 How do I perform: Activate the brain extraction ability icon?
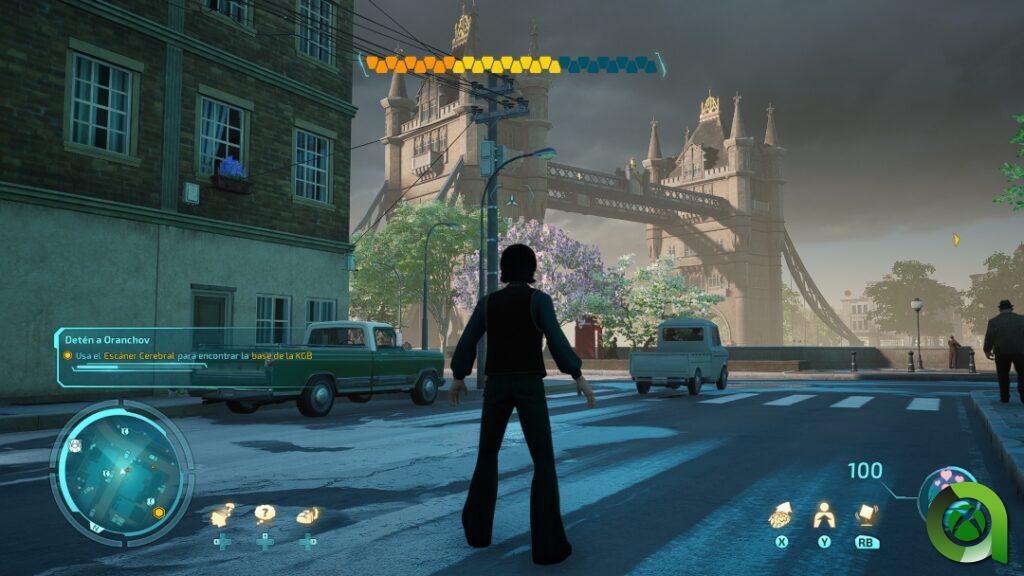click(780, 515)
